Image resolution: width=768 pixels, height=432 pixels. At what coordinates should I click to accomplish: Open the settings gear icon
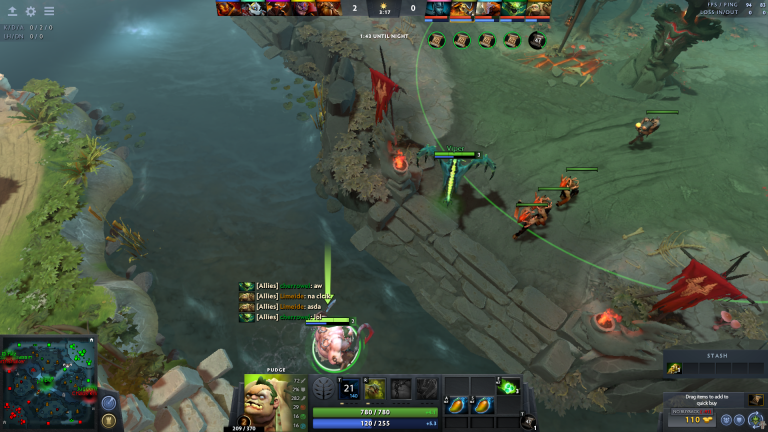31,11
